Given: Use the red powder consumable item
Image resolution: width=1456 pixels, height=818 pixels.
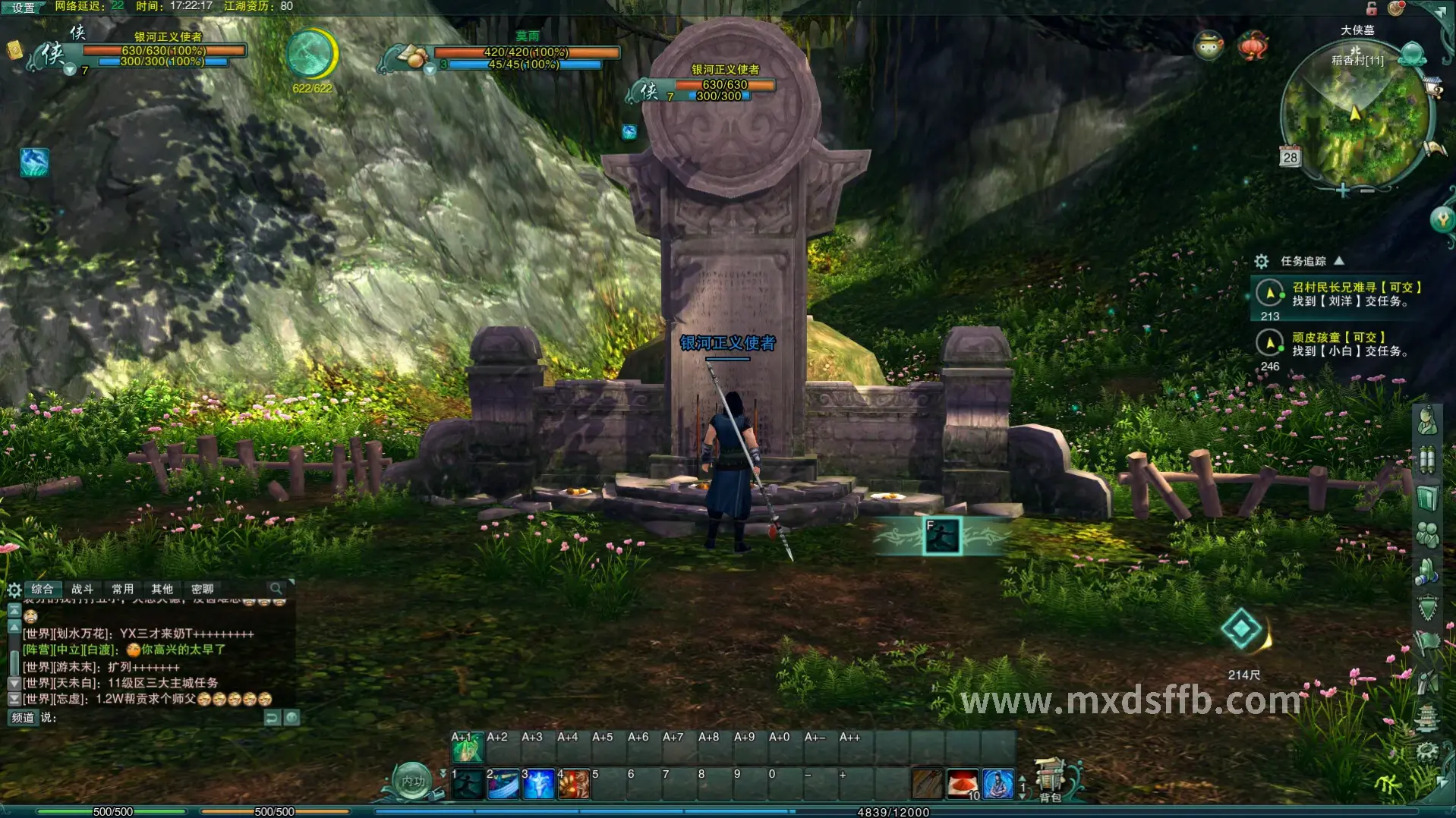Looking at the screenshot, I should (x=963, y=783).
